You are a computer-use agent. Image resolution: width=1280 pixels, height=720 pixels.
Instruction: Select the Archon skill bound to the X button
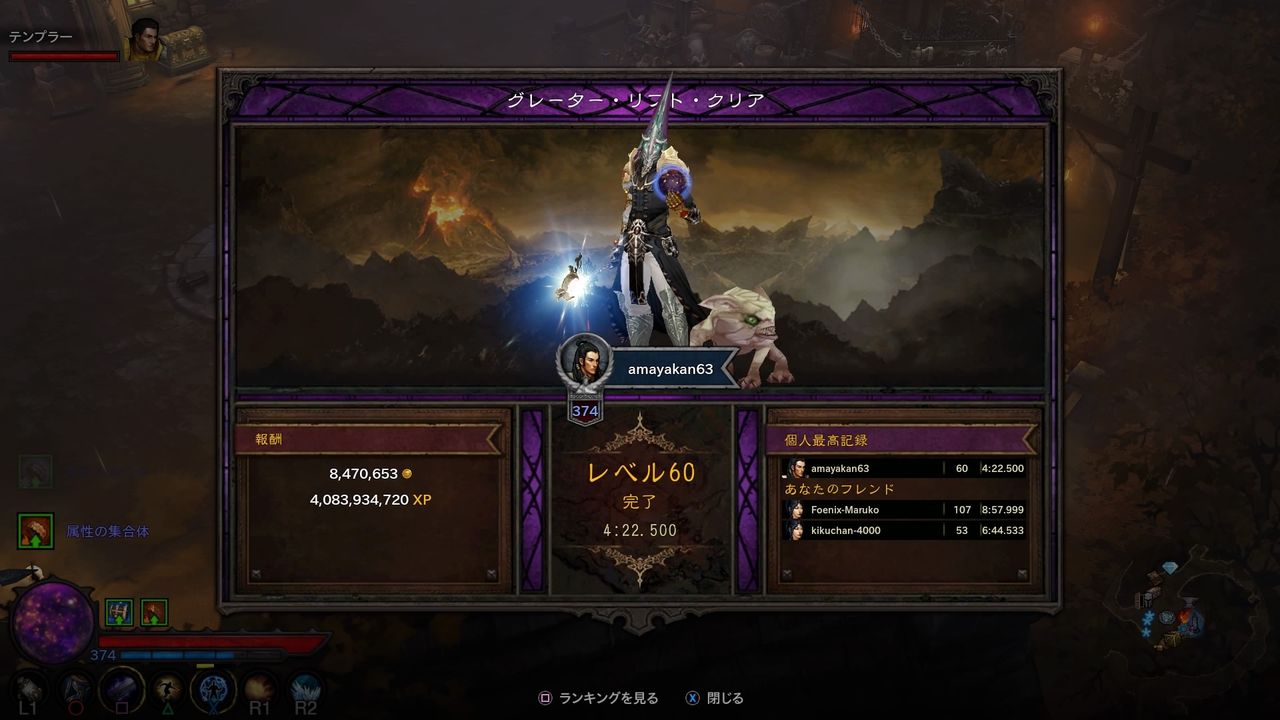tap(213, 689)
